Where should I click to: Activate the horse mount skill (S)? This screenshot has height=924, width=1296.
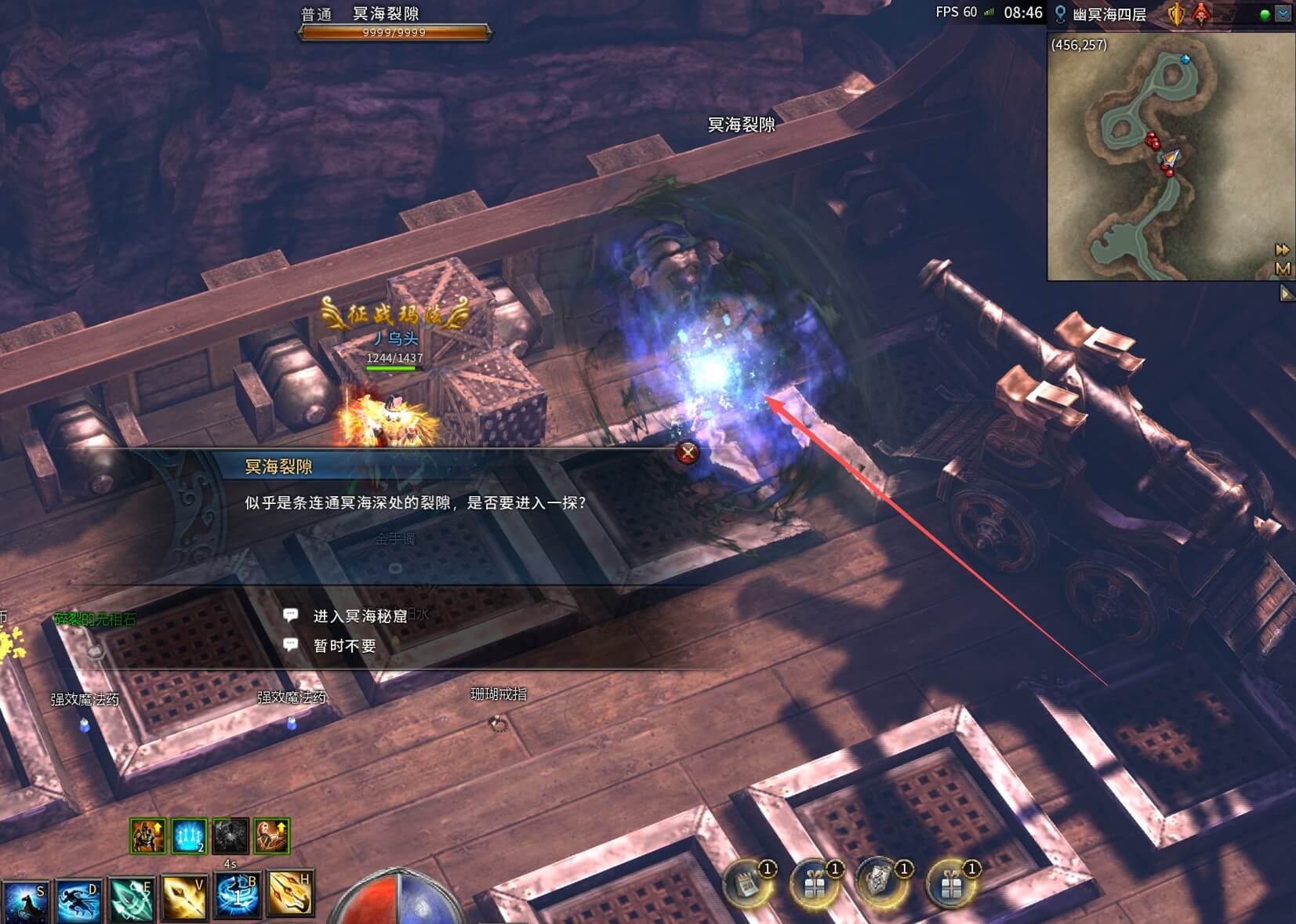[25, 900]
